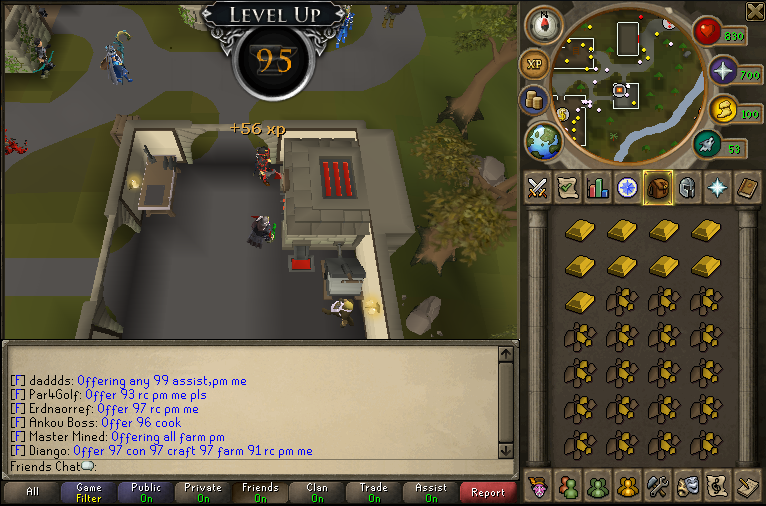Toggle the Trade chat filter
766x506 pixels.
coord(374,492)
